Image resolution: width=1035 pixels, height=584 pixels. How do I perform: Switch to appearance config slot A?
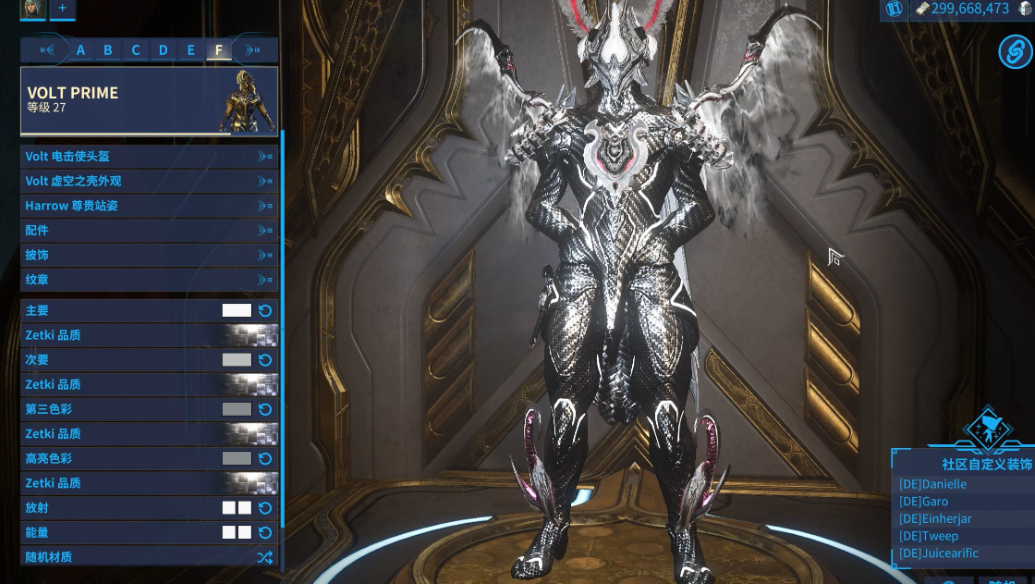tap(81, 50)
